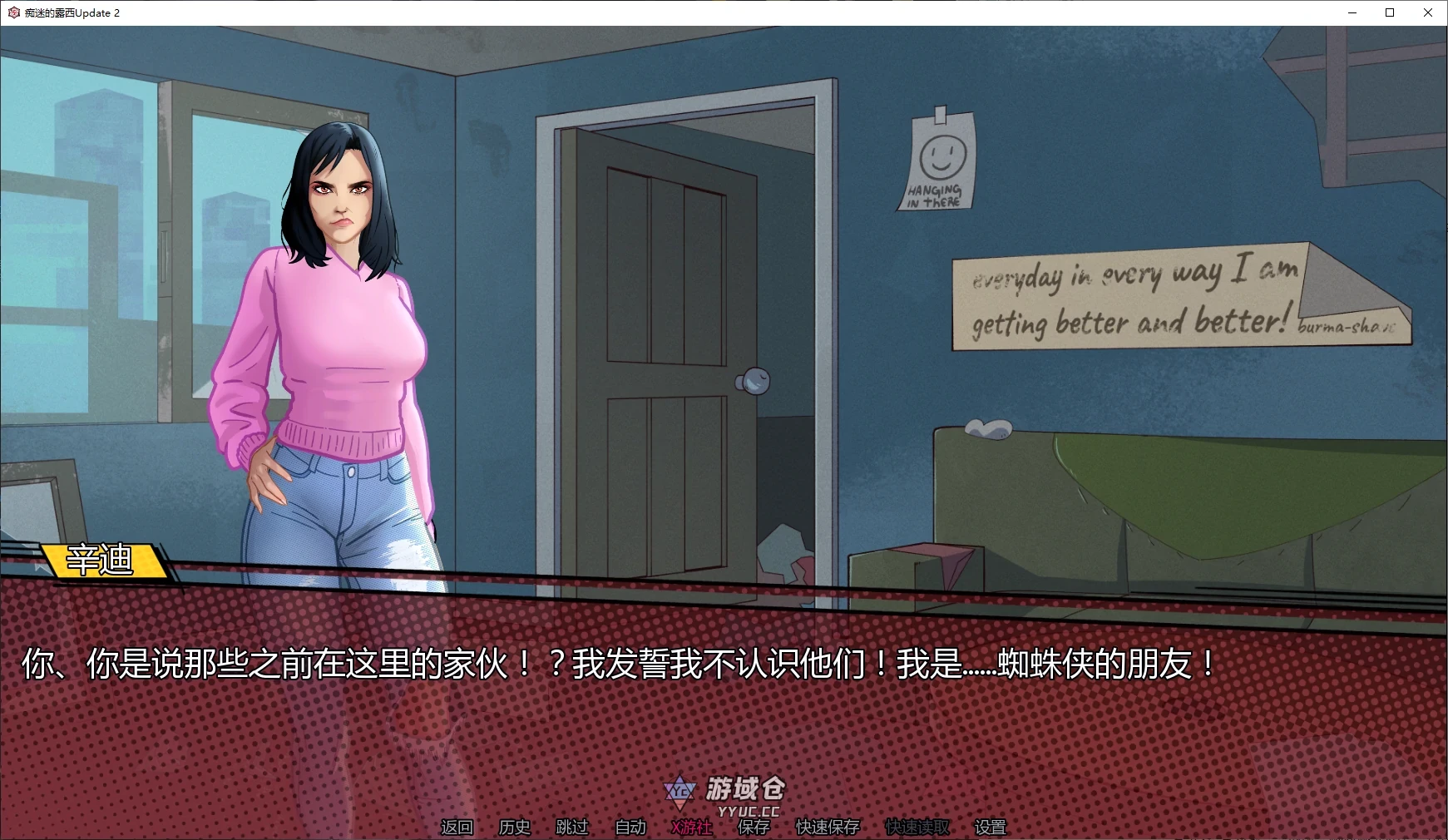Select 自动 from the quick menu bar
Screen dimensions: 1448x840
pos(630,828)
